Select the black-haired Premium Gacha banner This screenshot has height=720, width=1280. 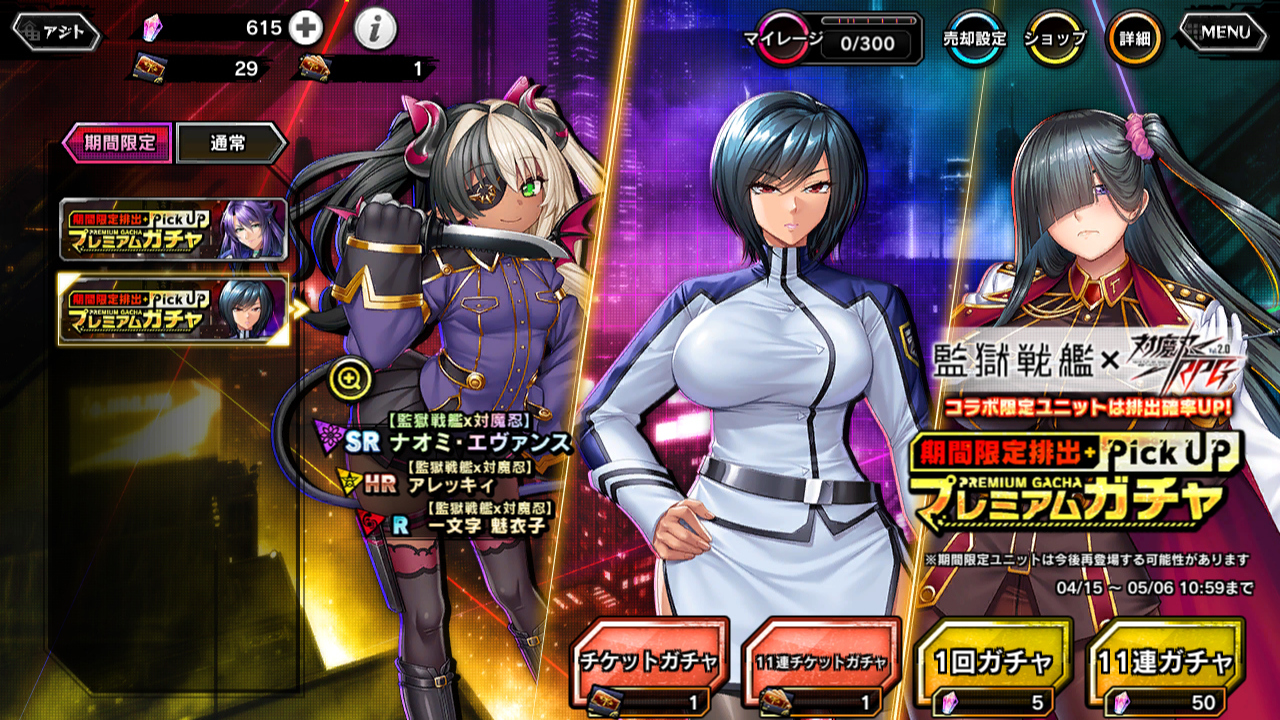[173, 309]
